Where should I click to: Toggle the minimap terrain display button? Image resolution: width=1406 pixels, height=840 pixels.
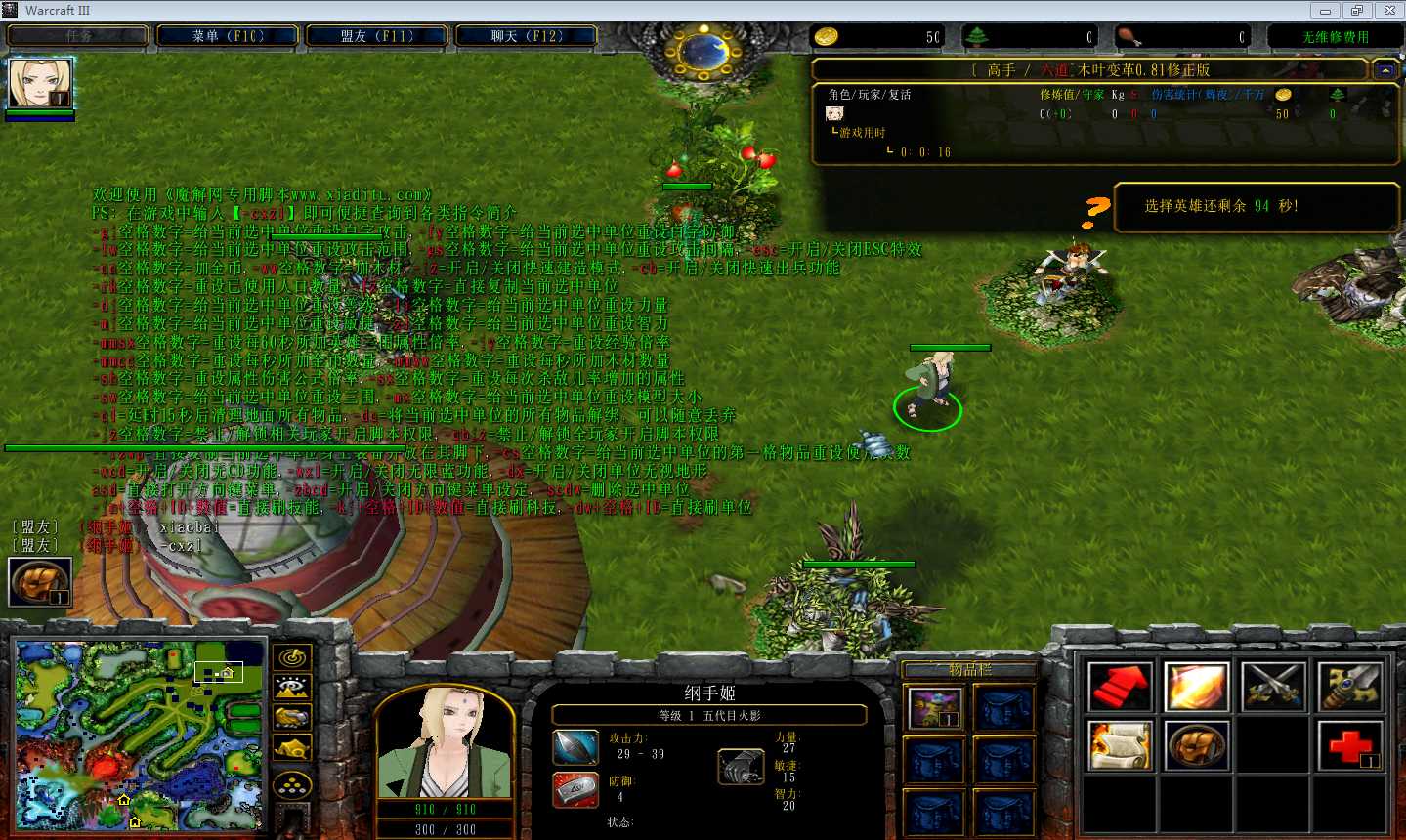click(293, 688)
